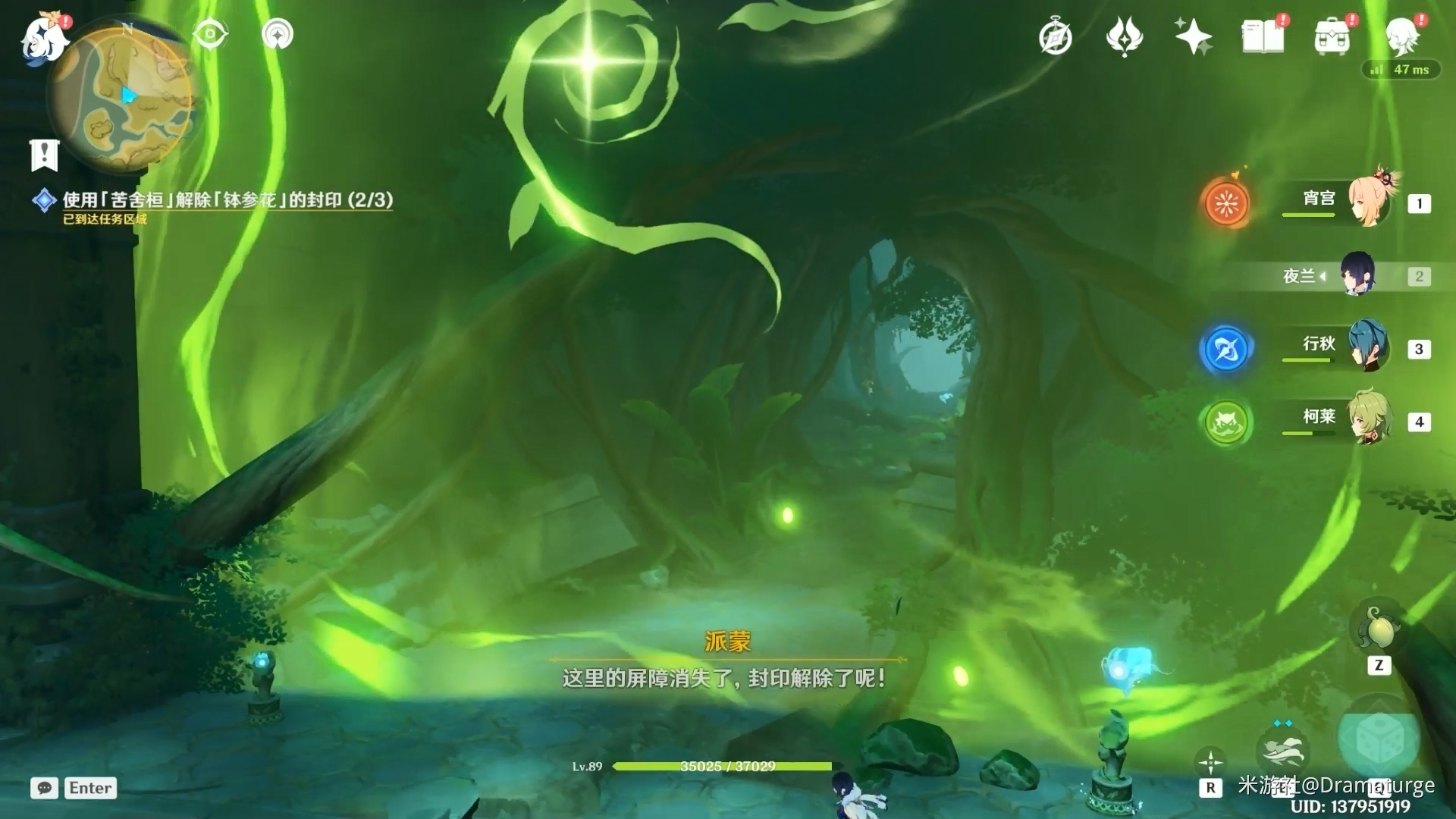Use the gadget icon above Z
The height and width of the screenshot is (819, 1456).
(x=1379, y=629)
